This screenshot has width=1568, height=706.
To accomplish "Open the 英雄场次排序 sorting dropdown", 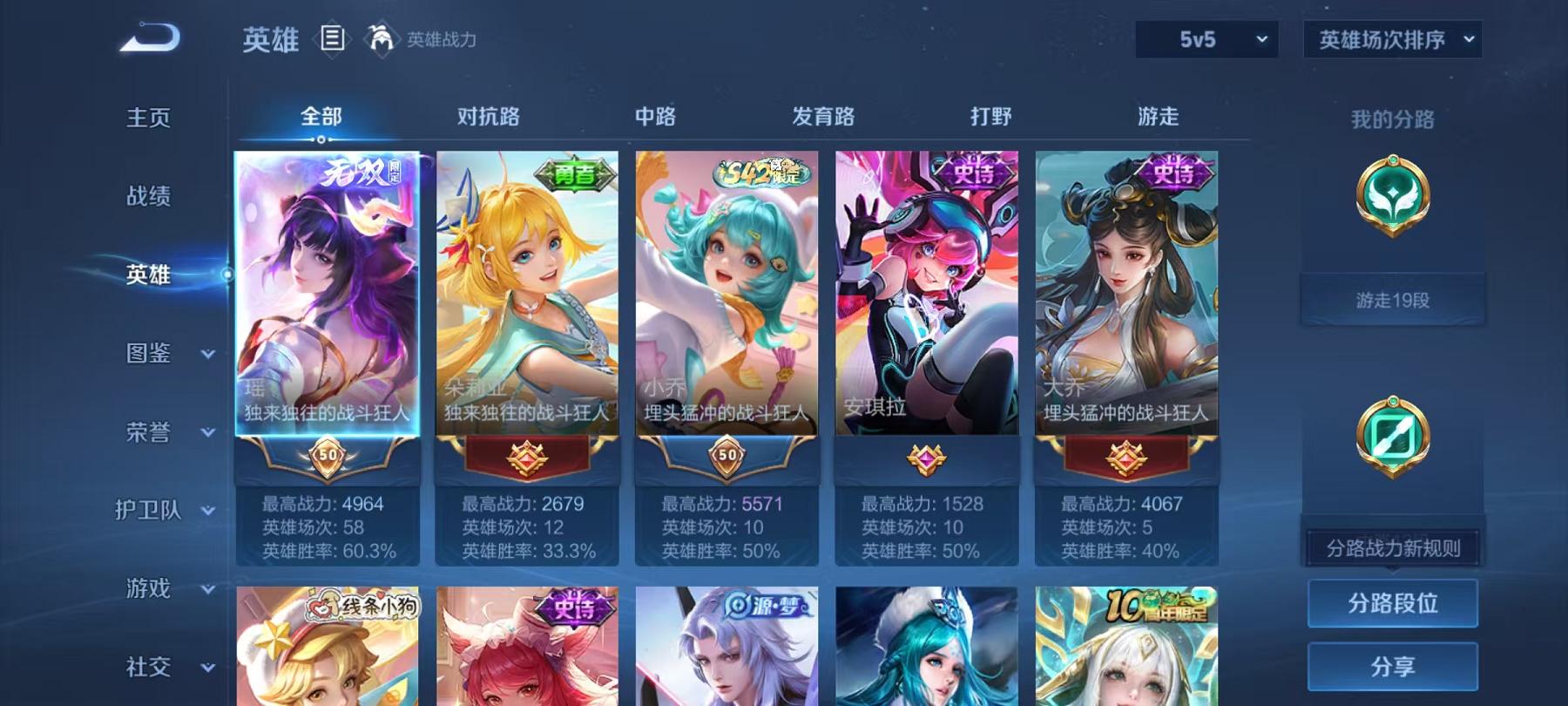I will (1391, 39).
